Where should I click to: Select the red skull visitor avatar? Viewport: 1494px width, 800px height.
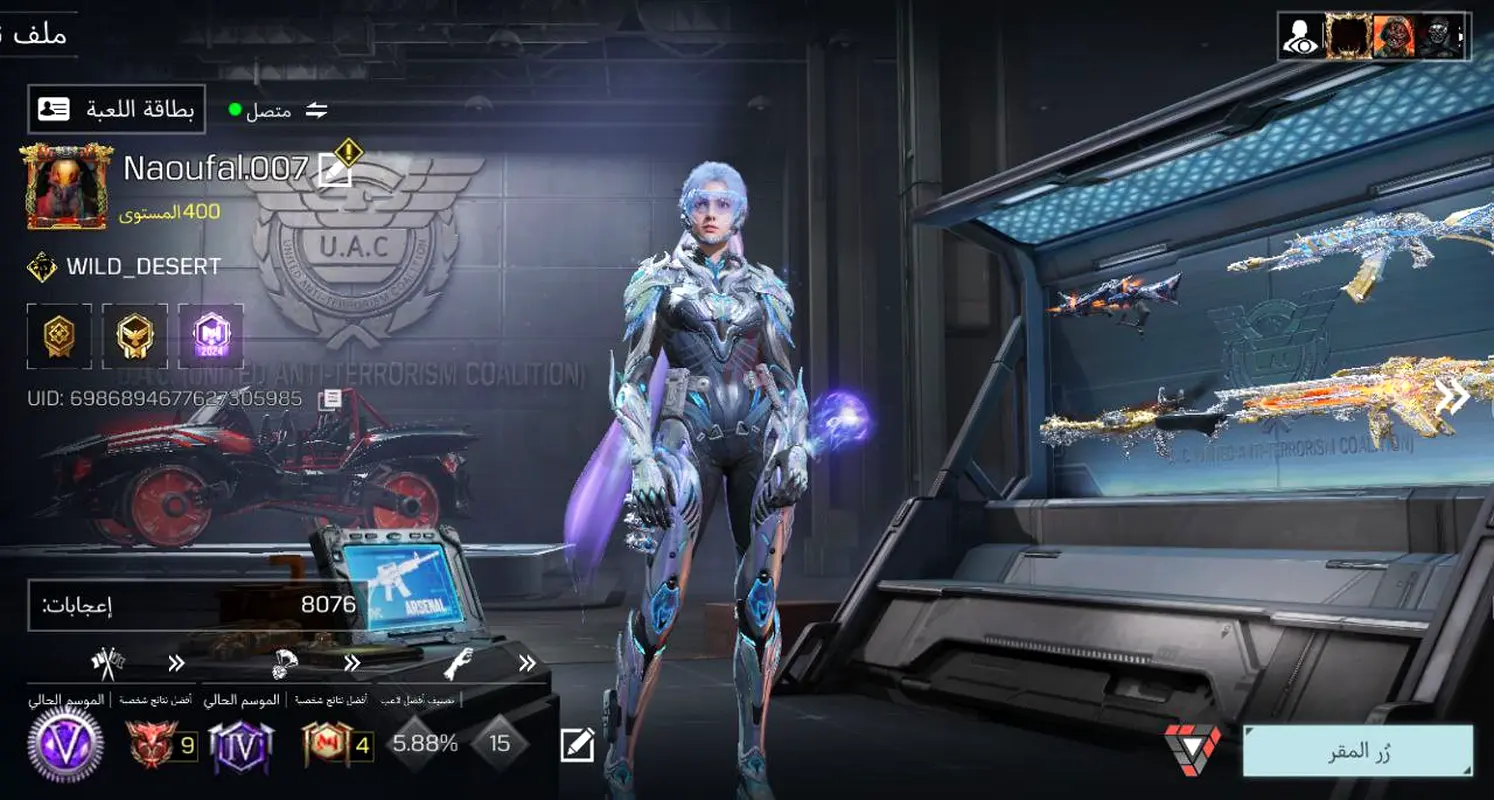pyautogui.click(x=1394, y=37)
